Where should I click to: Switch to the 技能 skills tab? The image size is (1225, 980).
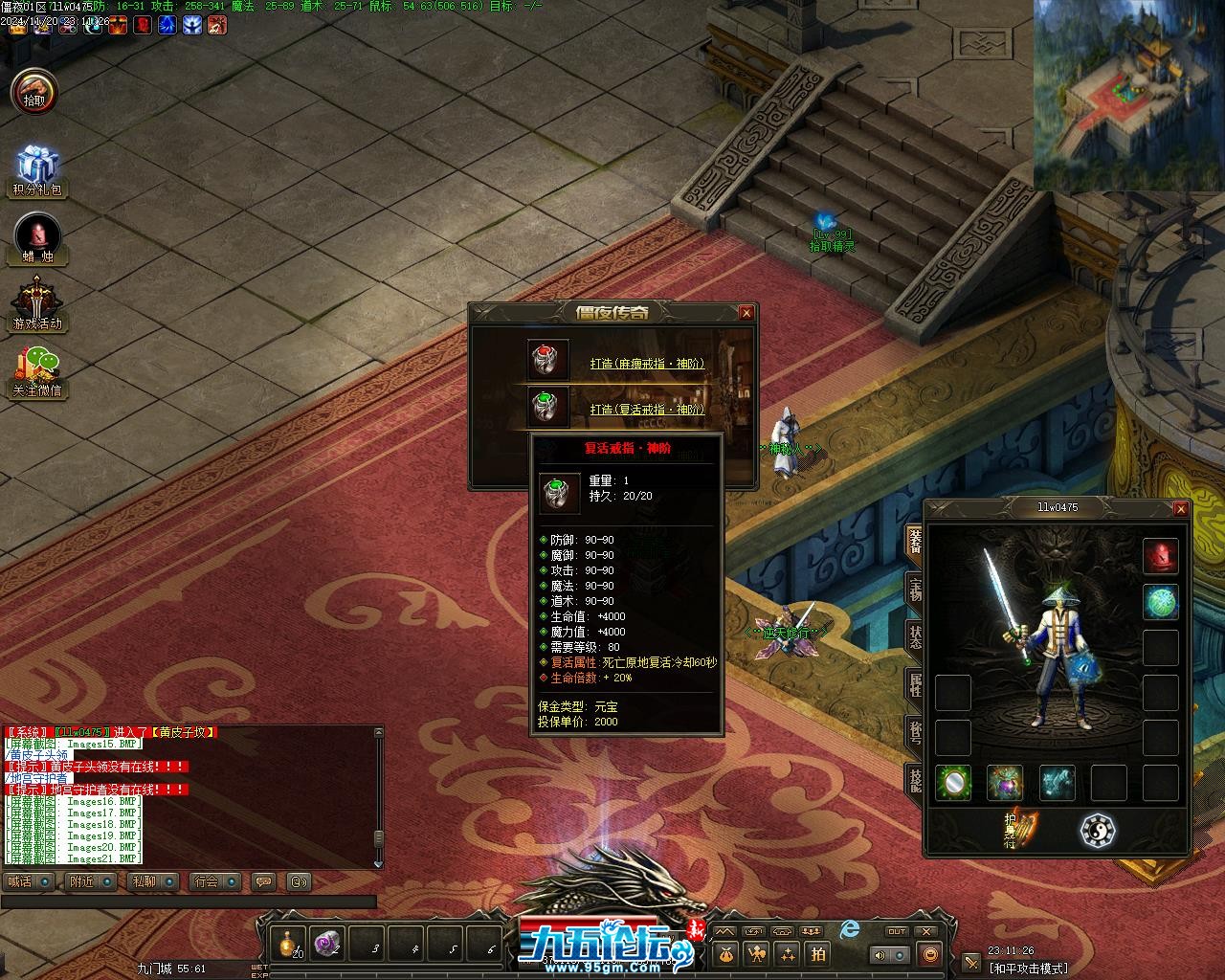[x=915, y=780]
